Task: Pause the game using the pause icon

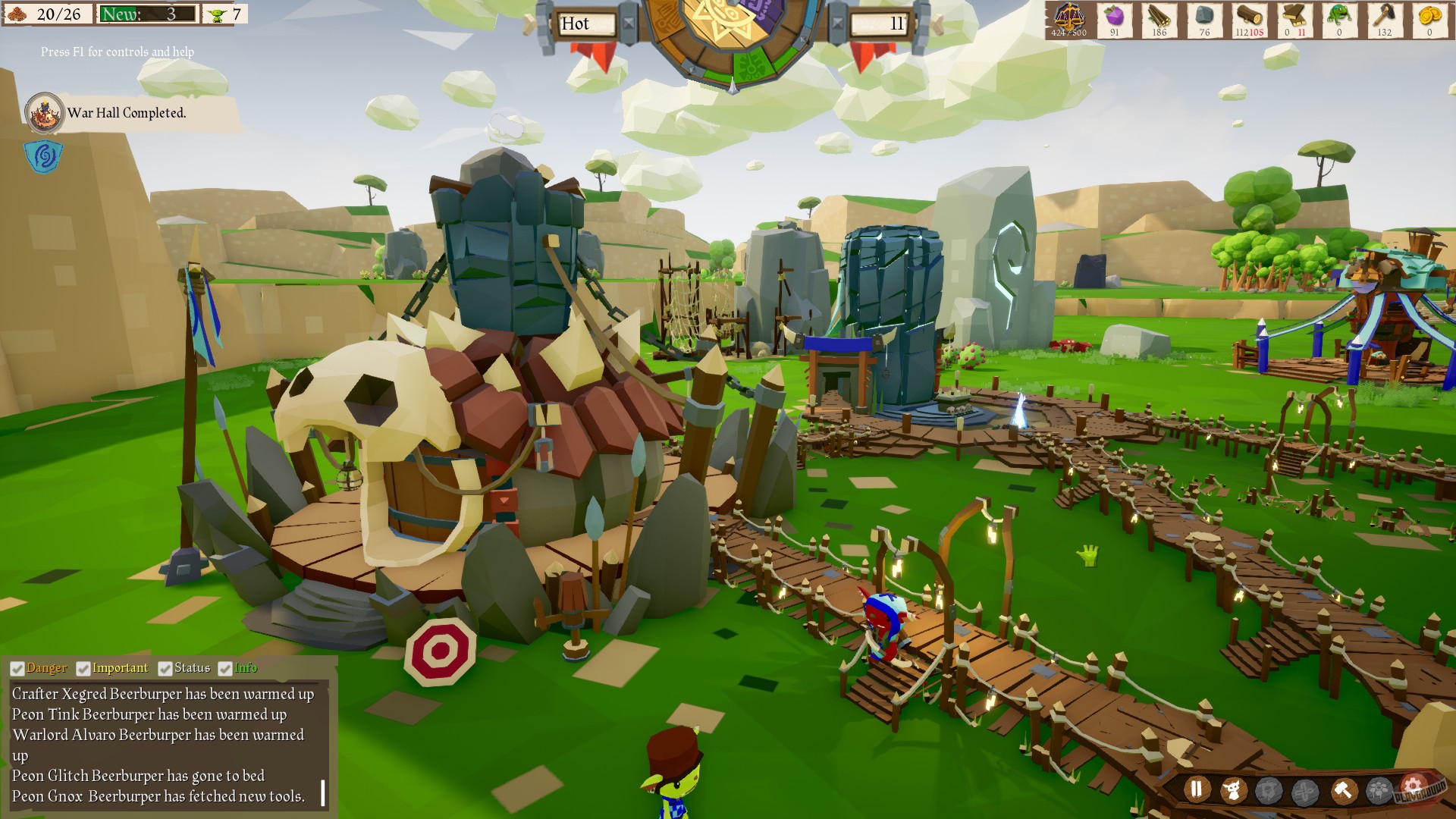Action: point(1196,790)
